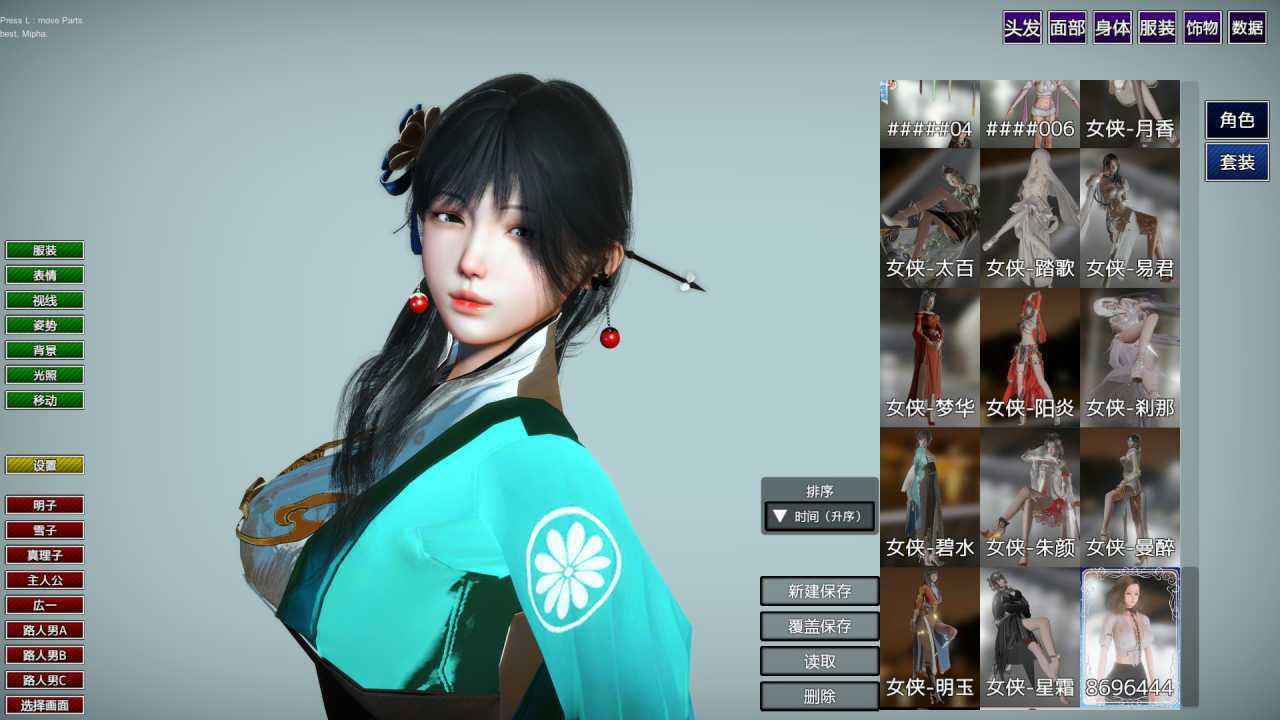Open the 设置 (Settings) panel
The height and width of the screenshot is (720, 1280).
point(44,464)
